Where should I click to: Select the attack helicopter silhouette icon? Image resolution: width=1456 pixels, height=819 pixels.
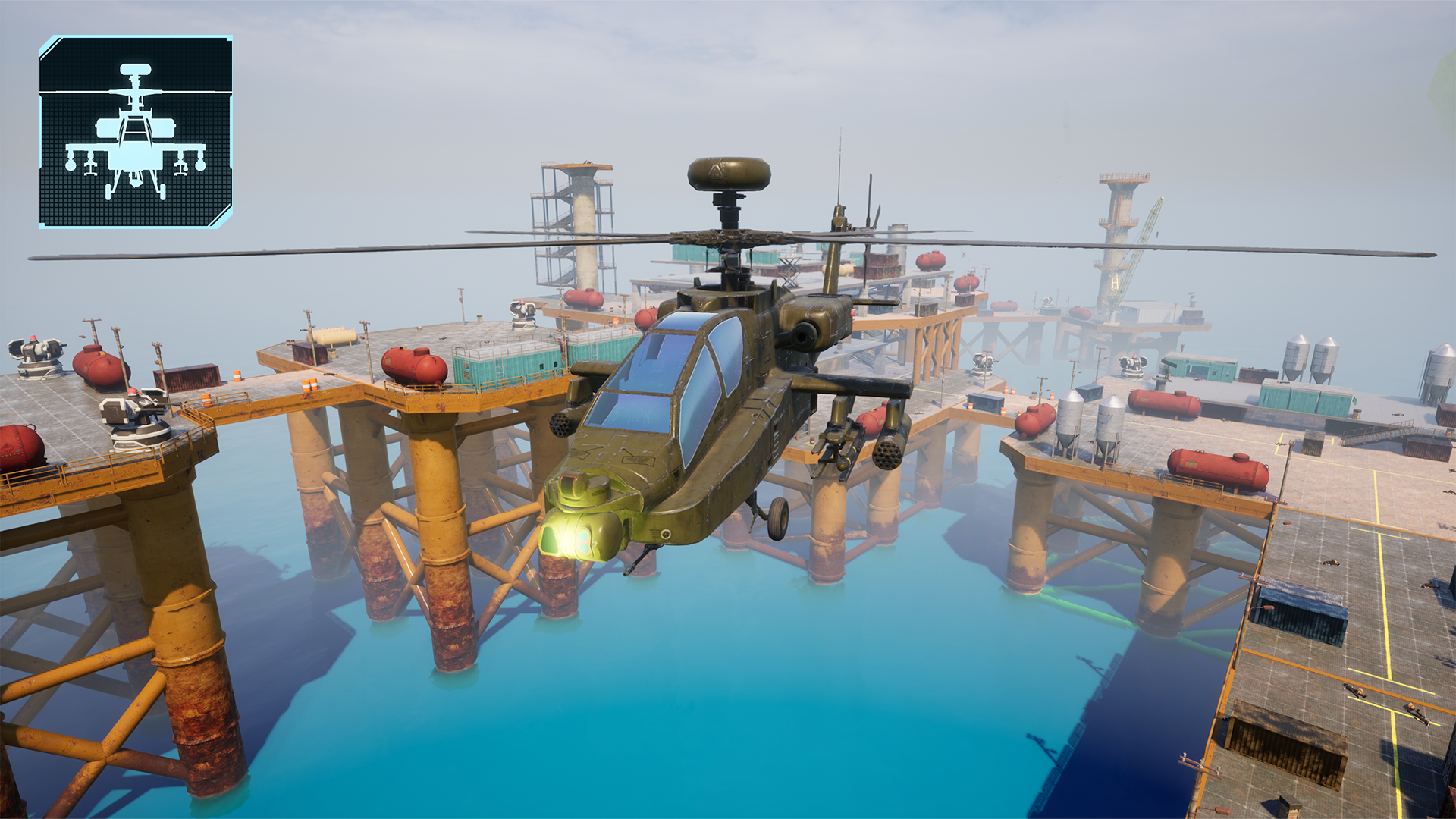(x=135, y=132)
